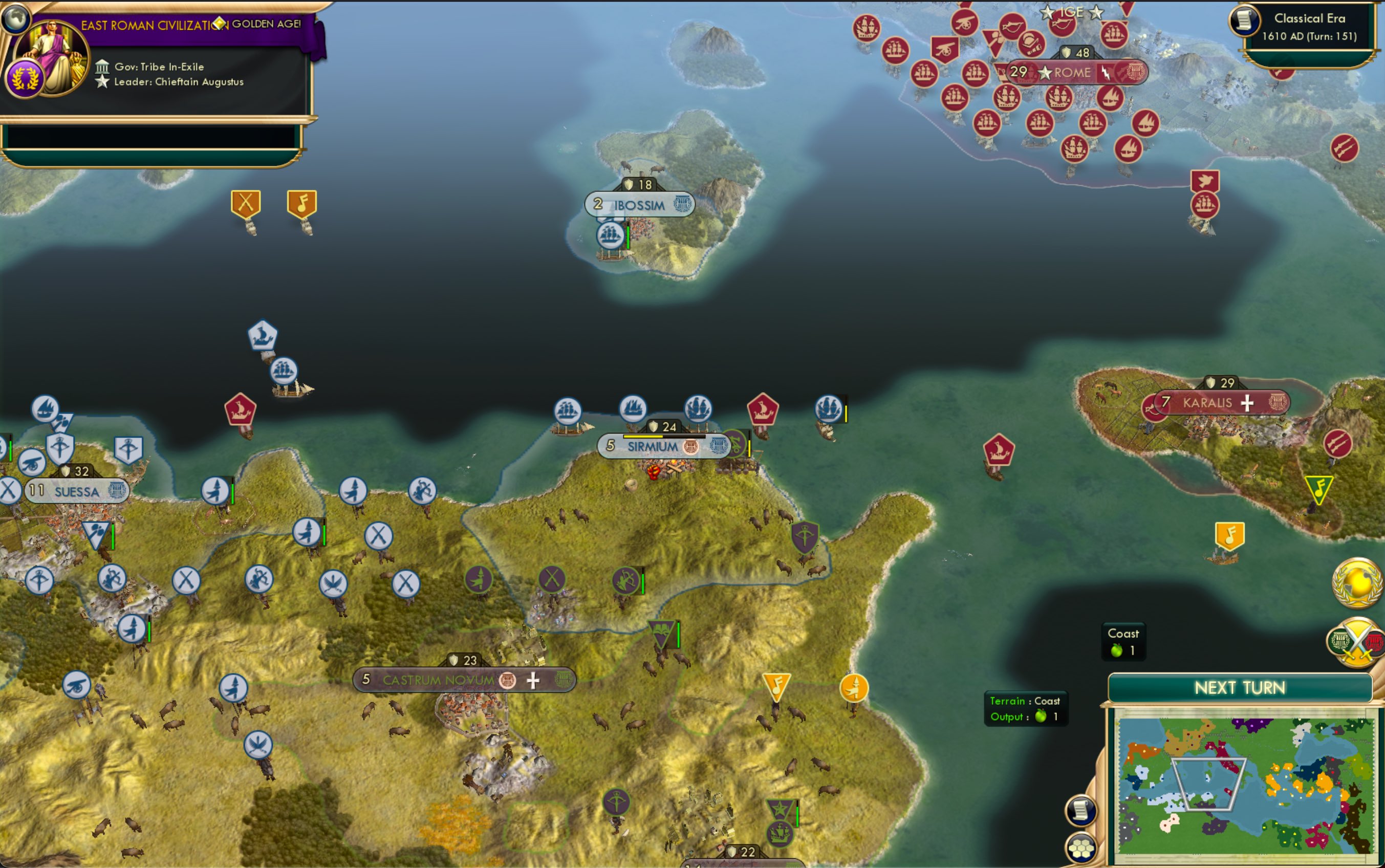1385x868 pixels.
Task: Open the scroll icon beside Classical Era
Action: click(1244, 20)
